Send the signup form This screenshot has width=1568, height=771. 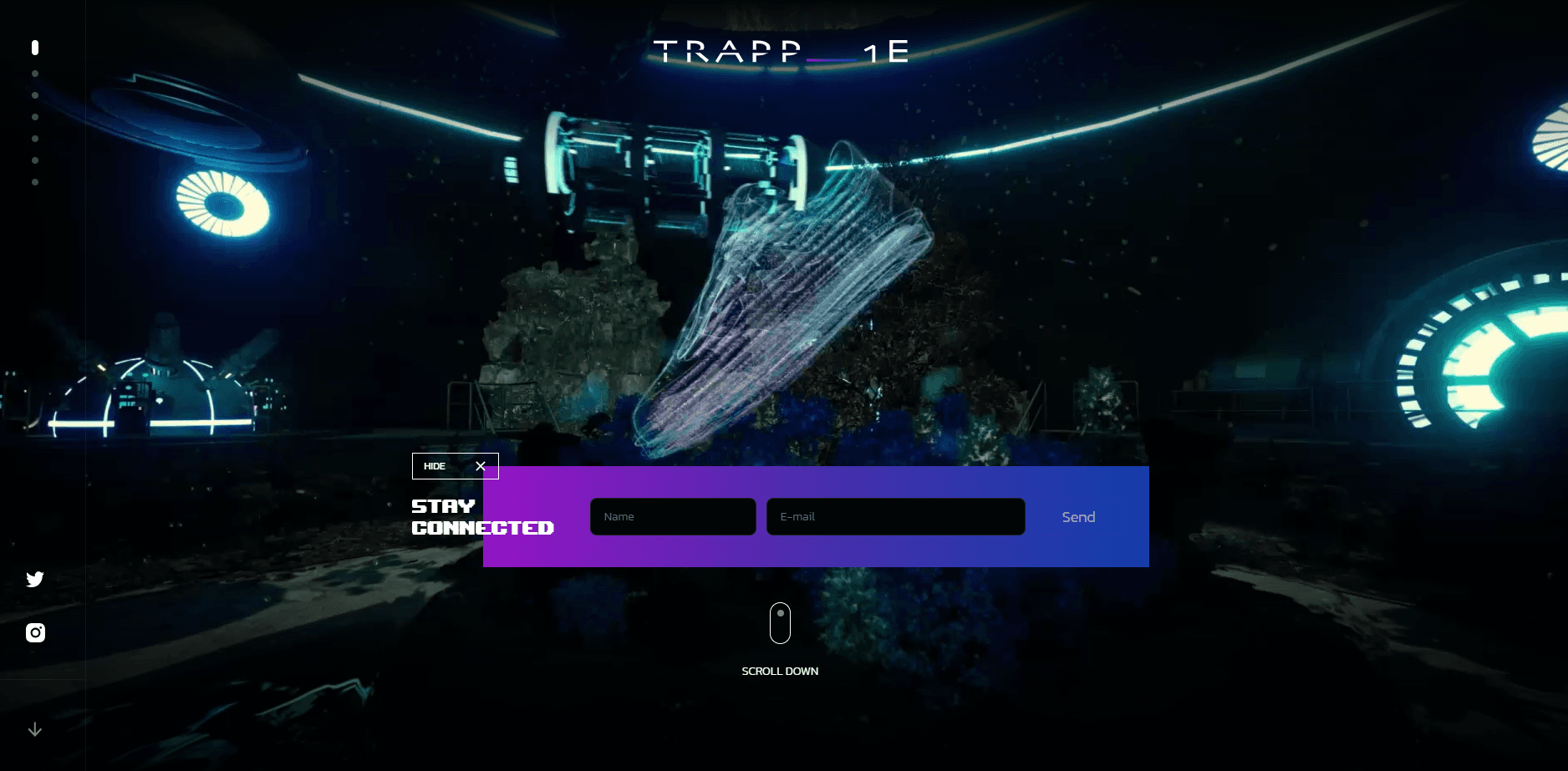click(1078, 517)
